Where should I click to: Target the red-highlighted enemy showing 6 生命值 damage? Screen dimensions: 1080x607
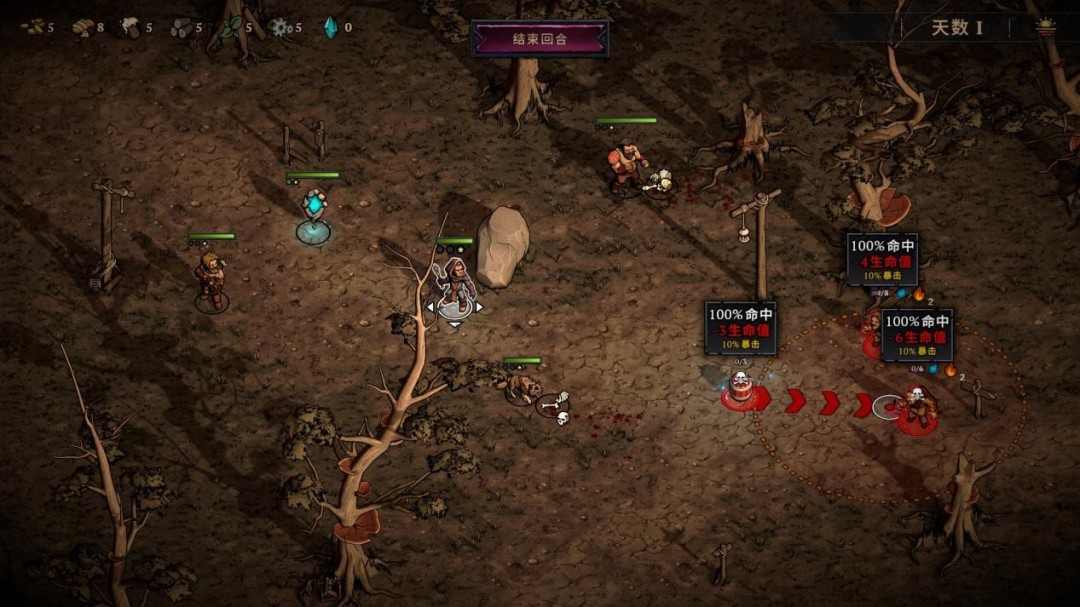pos(917,408)
